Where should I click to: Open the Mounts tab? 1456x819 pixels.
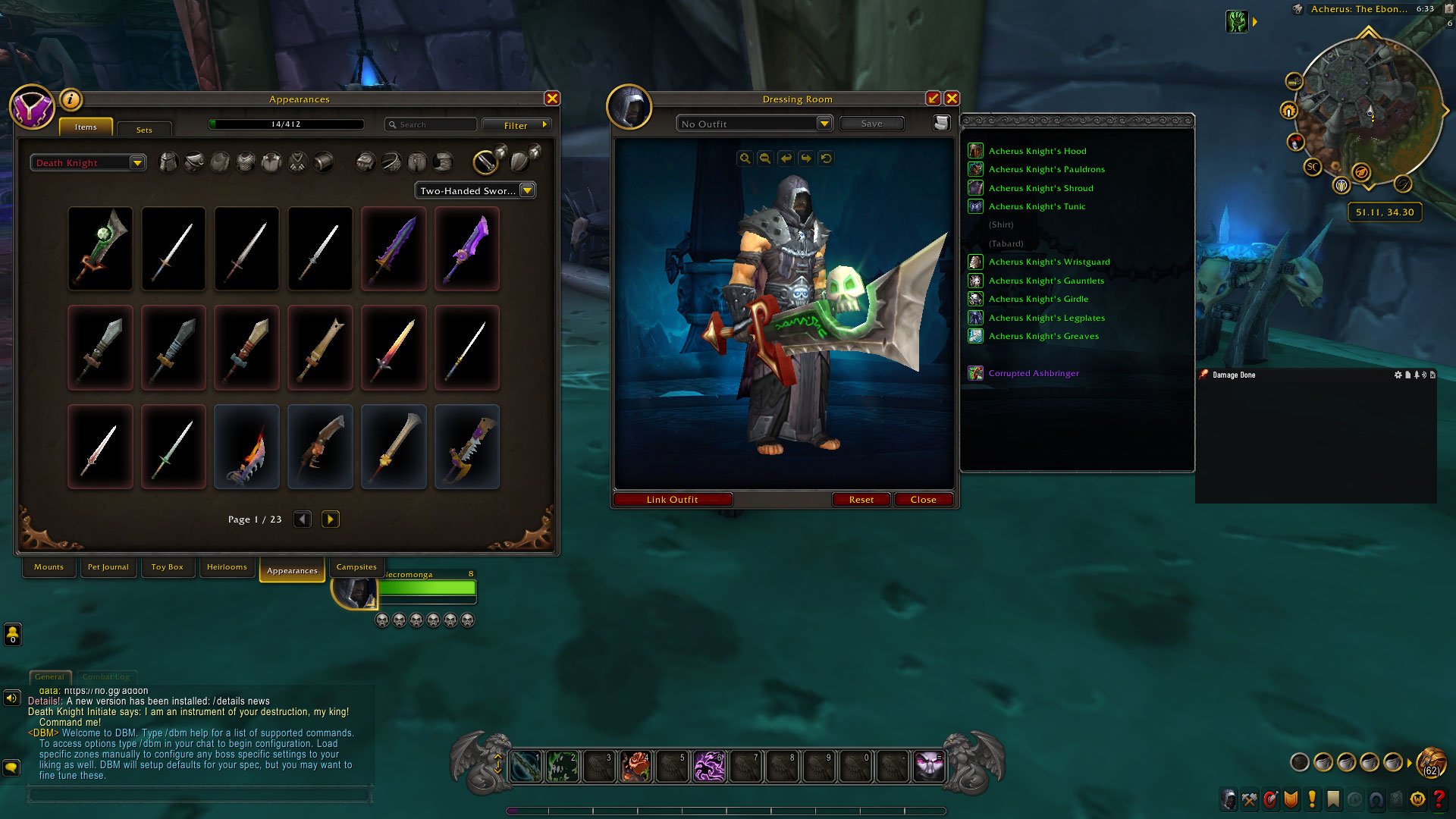click(49, 567)
